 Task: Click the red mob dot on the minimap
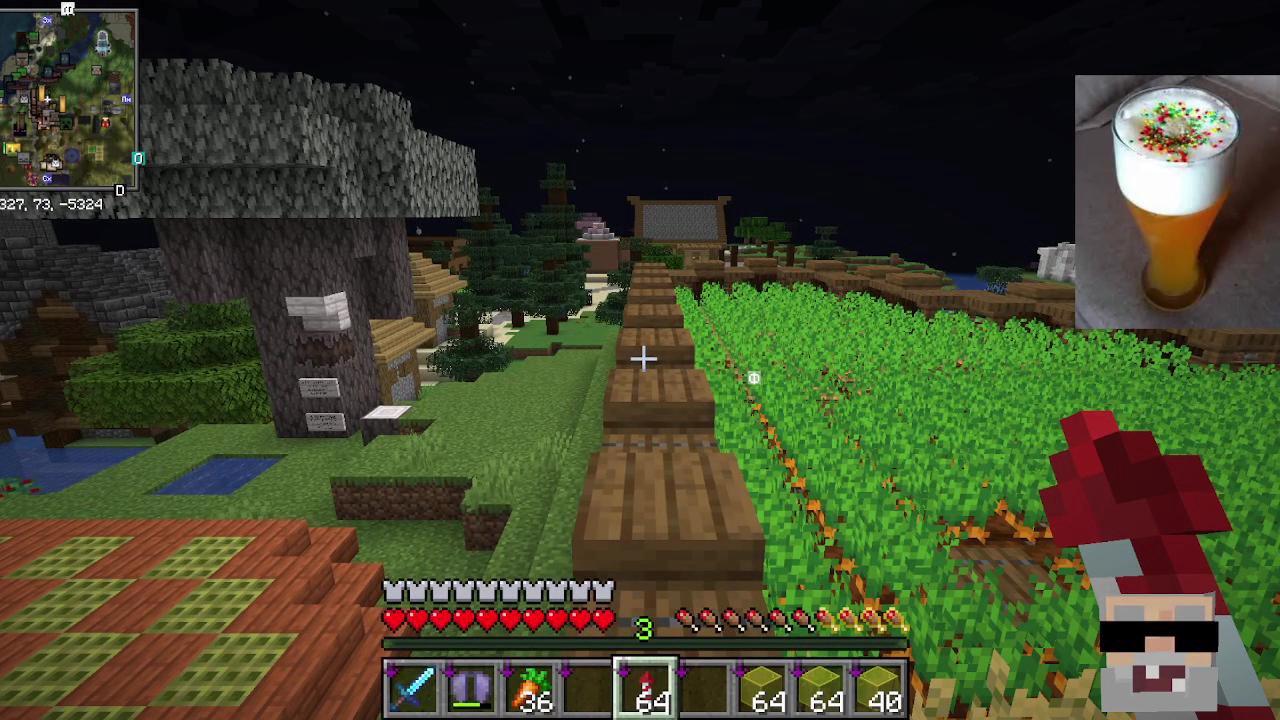click(105, 124)
